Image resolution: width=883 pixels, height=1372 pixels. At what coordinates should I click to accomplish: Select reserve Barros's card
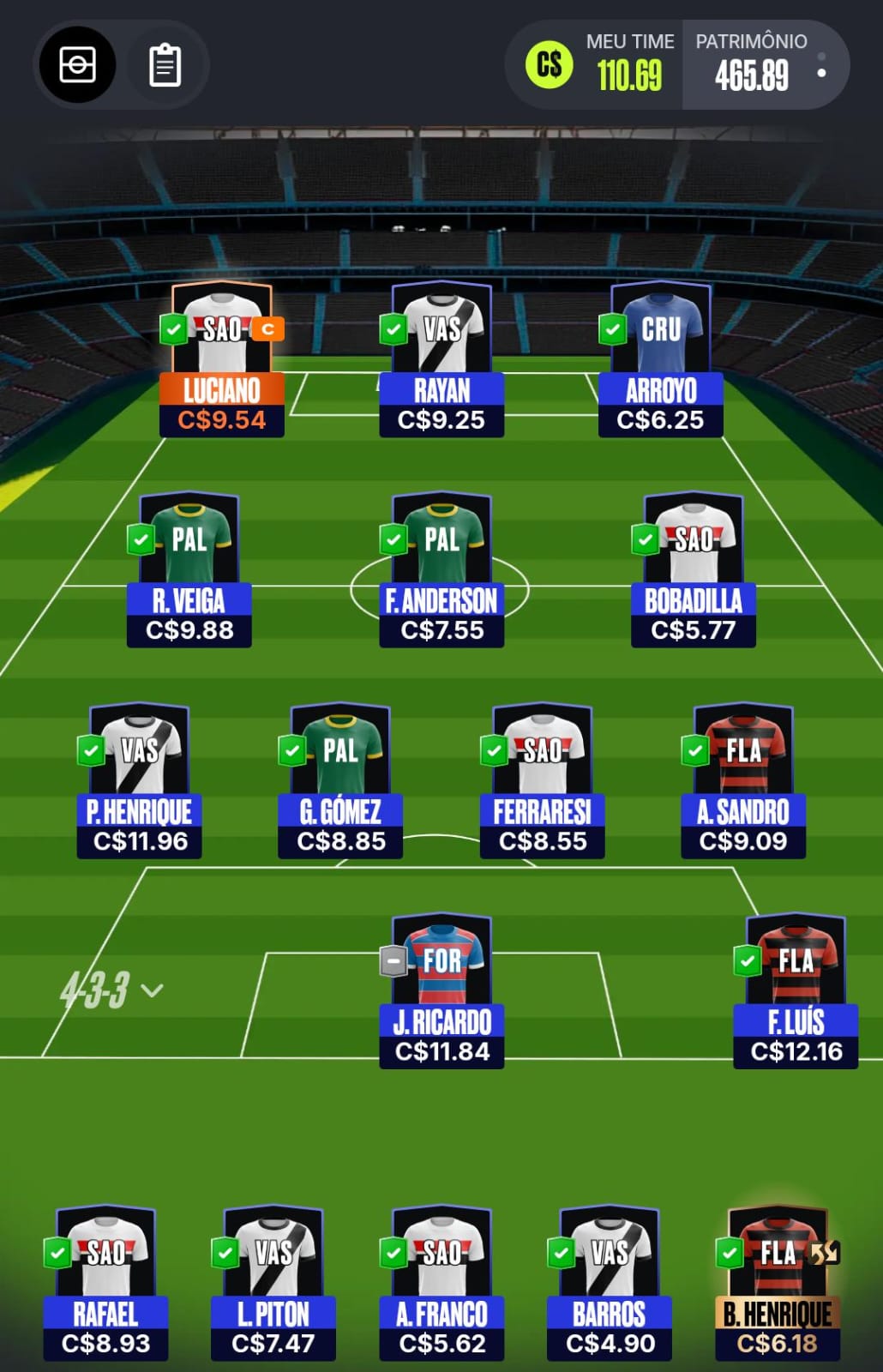610,1284
